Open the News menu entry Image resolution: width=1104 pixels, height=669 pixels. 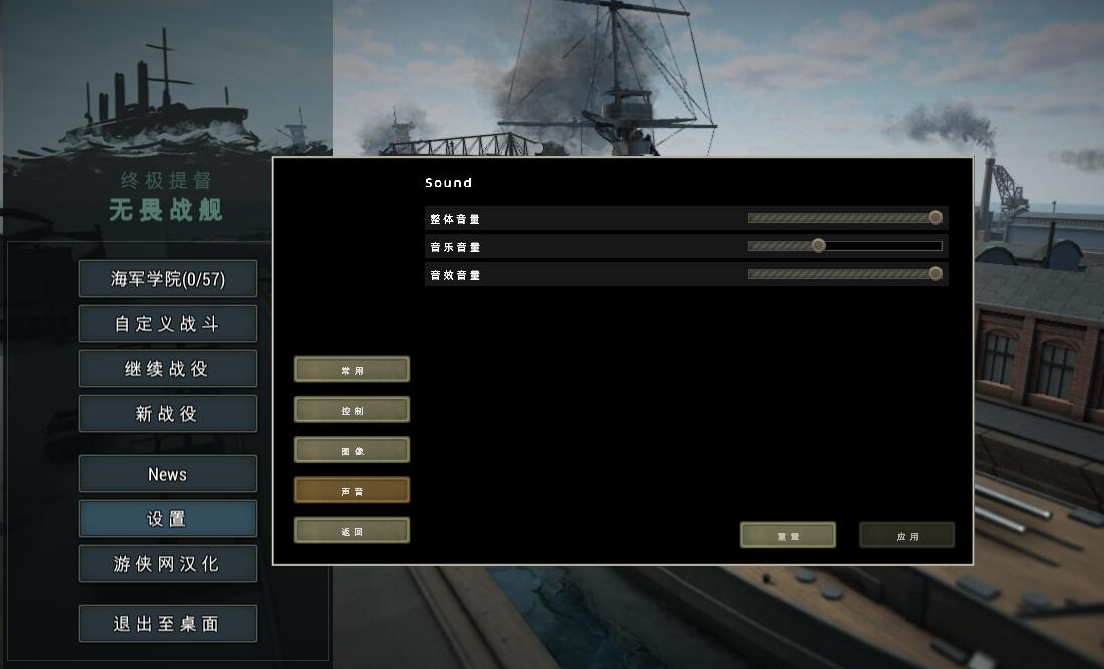pos(168,474)
